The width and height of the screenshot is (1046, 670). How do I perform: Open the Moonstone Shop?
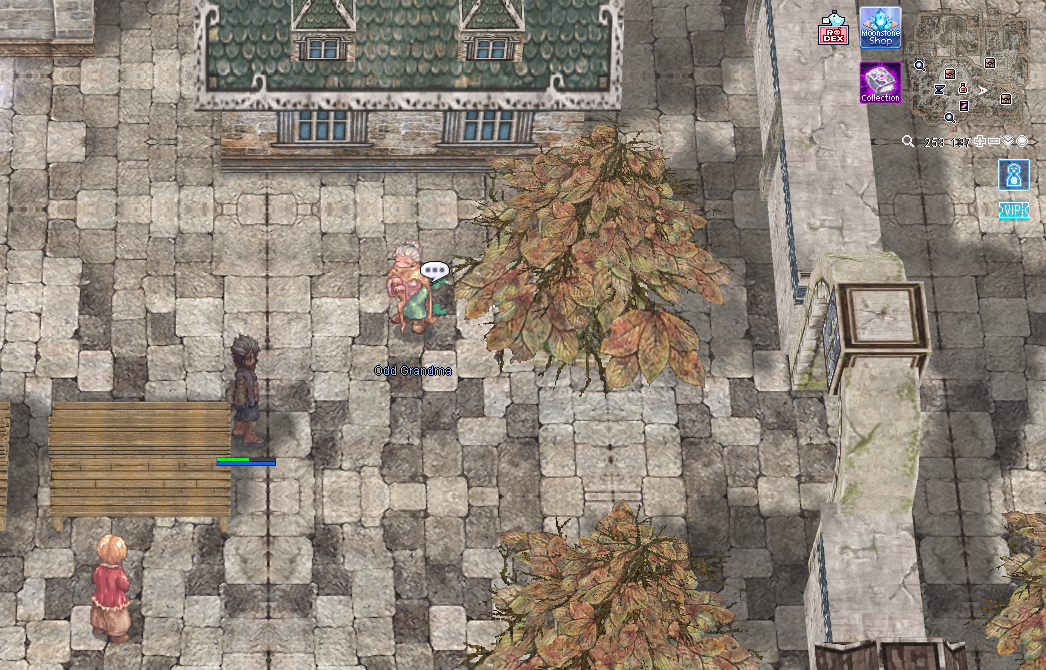coord(880,28)
